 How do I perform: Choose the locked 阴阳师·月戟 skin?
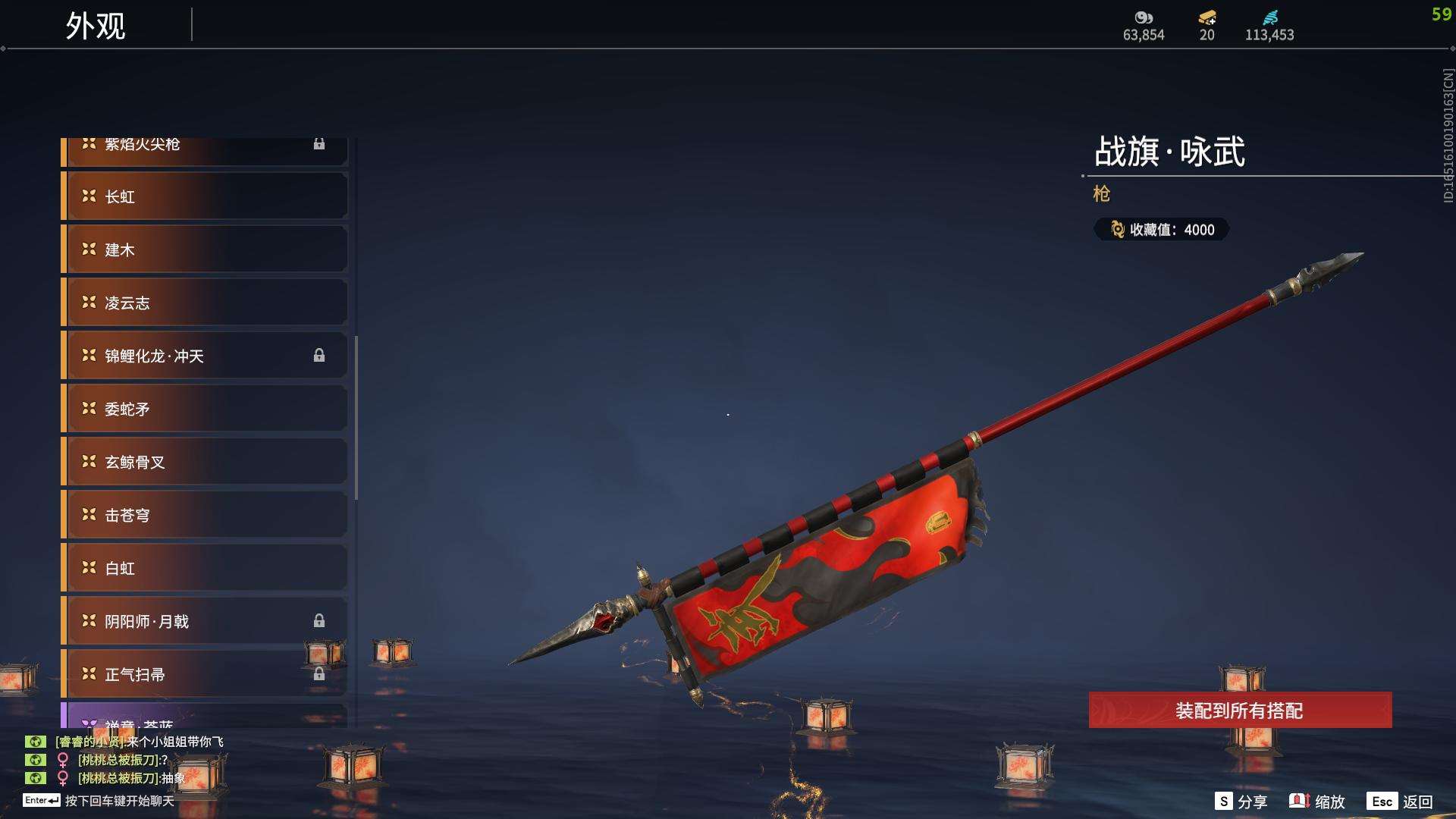[x=205, y=621]
